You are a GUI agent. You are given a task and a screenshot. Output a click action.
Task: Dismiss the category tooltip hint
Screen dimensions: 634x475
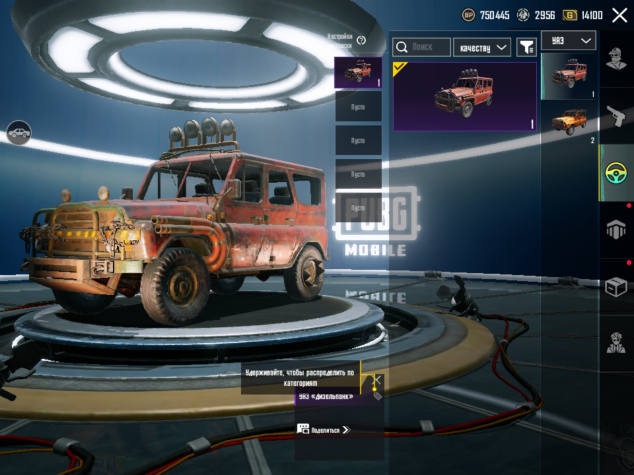tap(378, 381)
